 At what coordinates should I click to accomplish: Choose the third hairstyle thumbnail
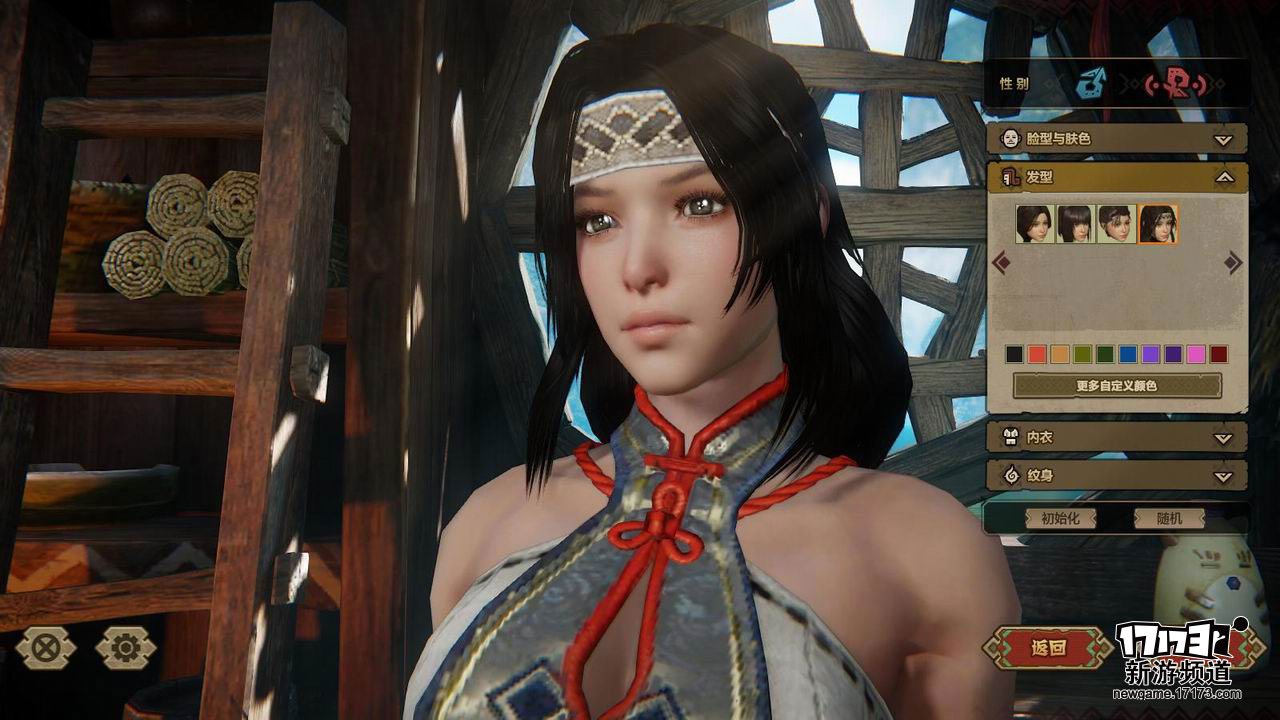pos(1116,224)
